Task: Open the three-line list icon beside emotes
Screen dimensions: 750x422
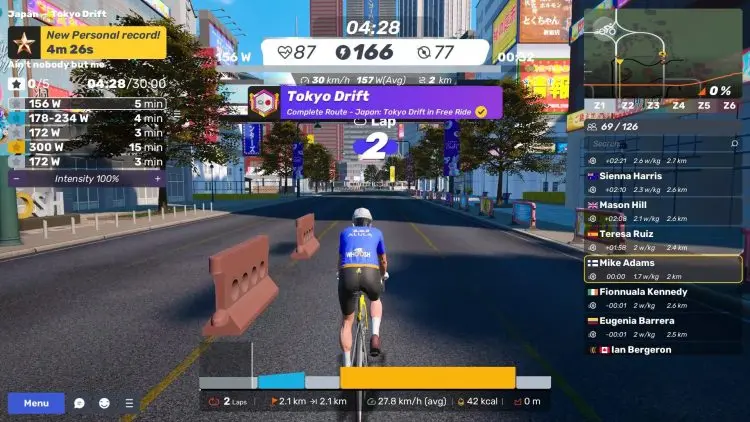Action: point(128,403)
